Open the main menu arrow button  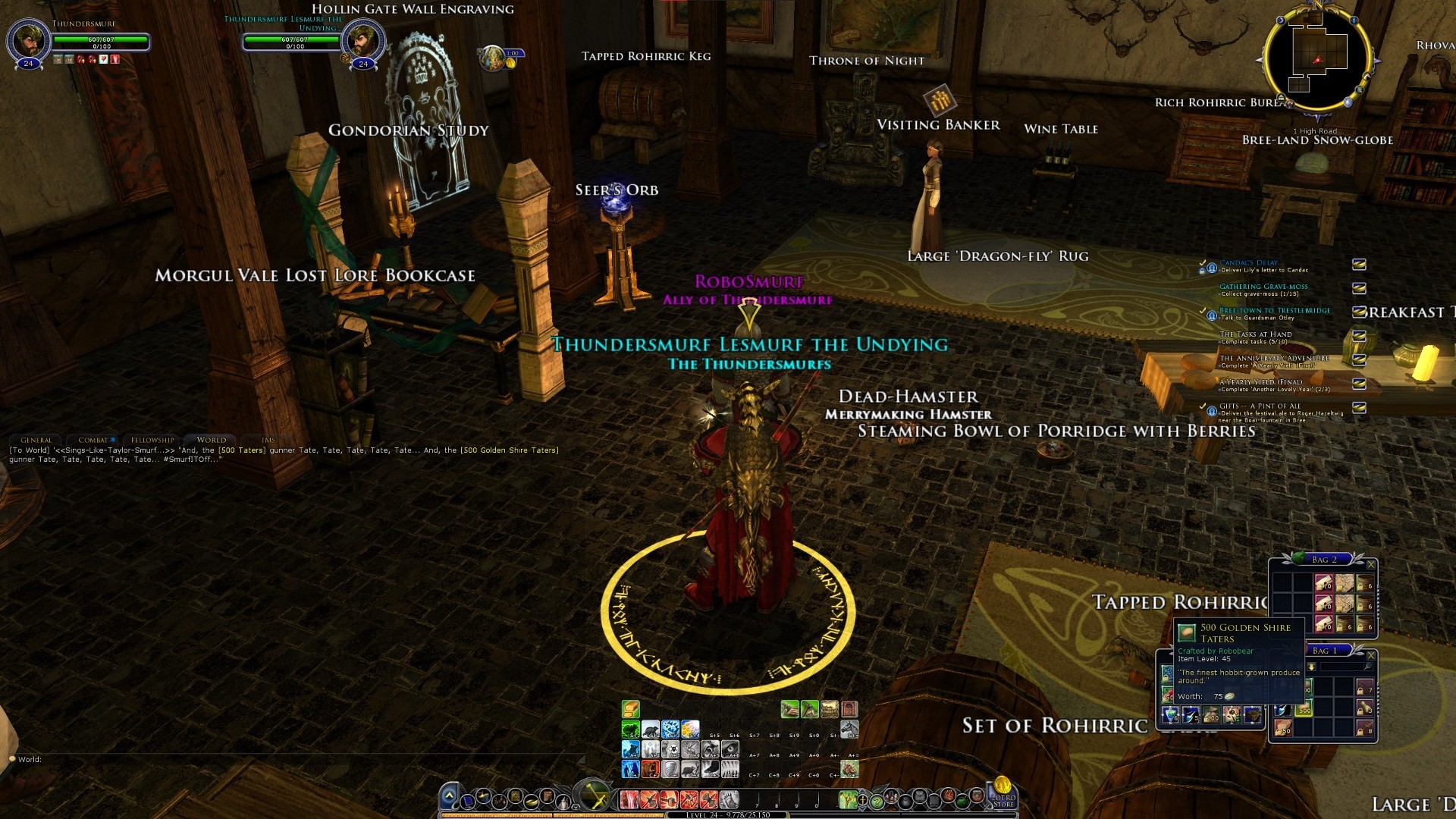449,796
